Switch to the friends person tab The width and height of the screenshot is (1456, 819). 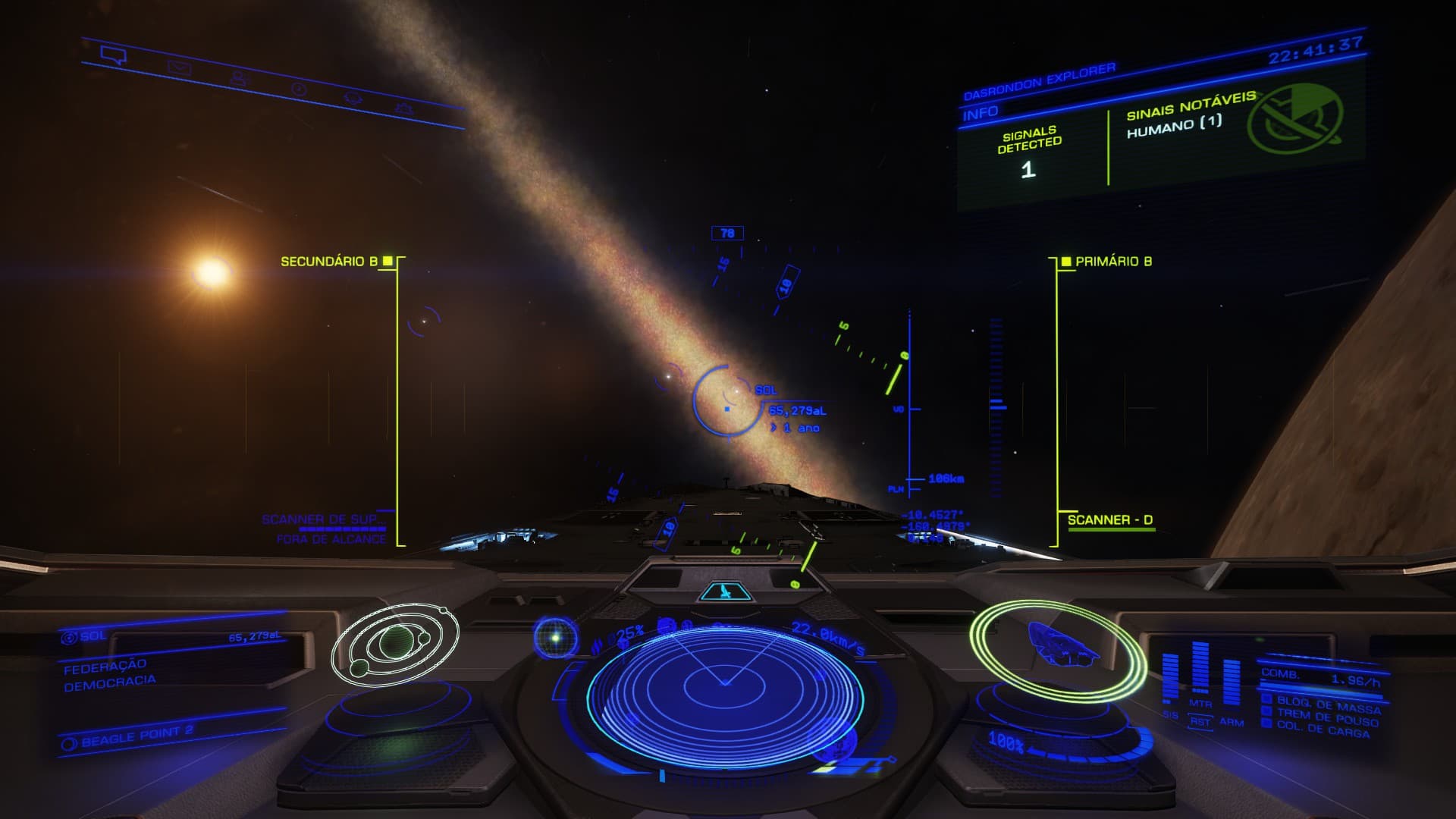tap(239, 78)
